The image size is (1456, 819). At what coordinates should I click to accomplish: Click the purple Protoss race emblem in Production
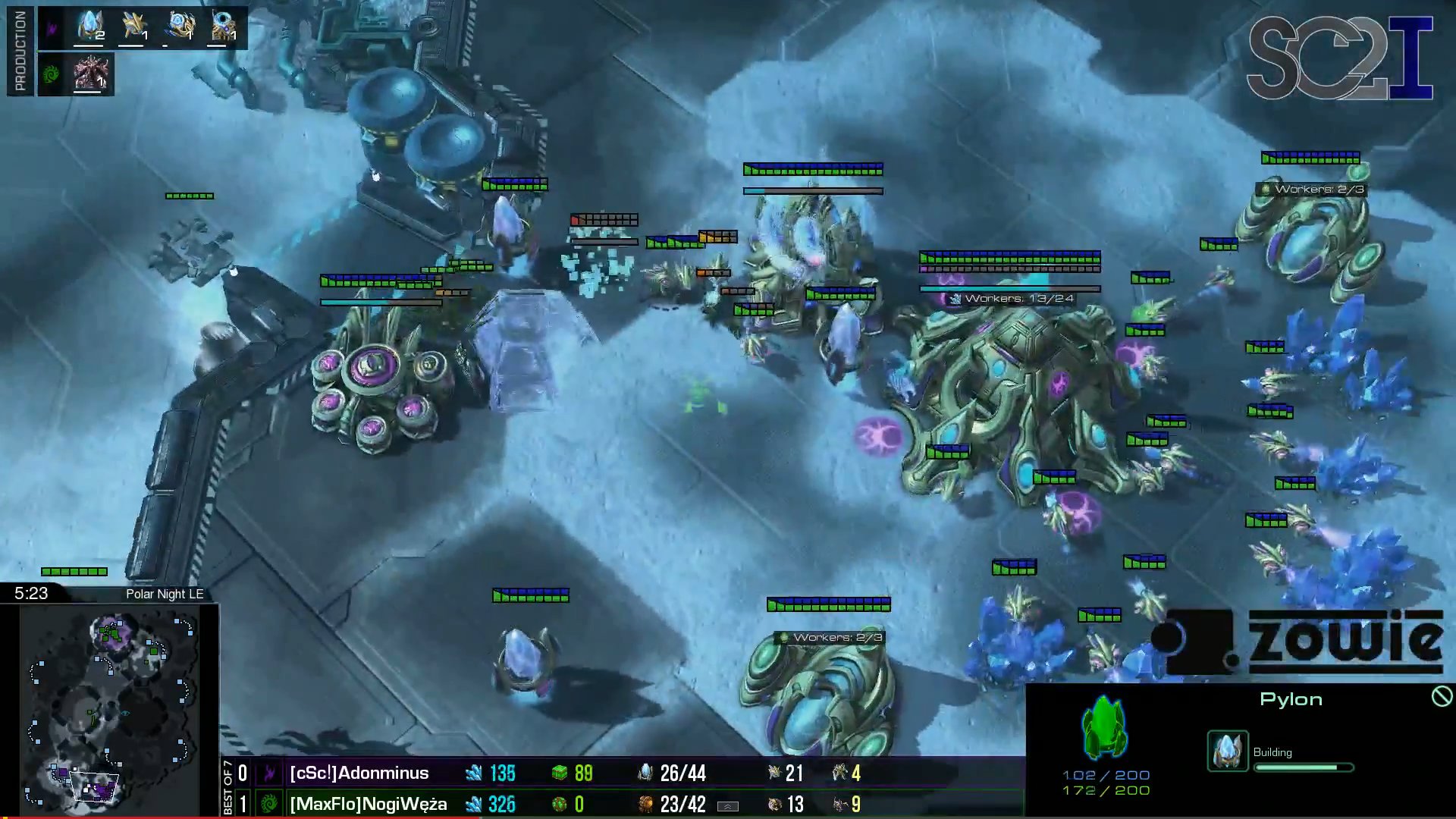pos(52,29)
